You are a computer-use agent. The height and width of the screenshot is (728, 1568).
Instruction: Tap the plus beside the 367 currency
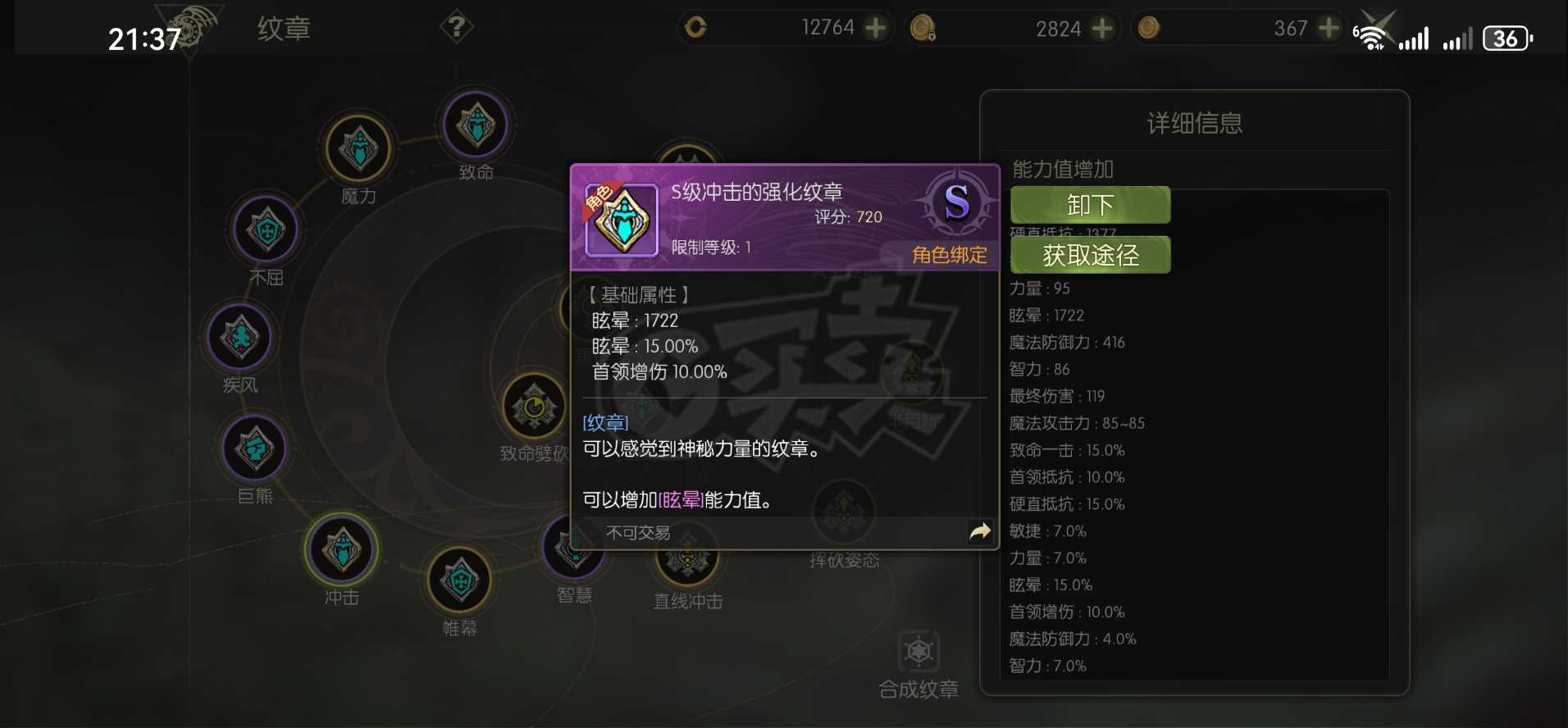click(x=1331, y=27)
